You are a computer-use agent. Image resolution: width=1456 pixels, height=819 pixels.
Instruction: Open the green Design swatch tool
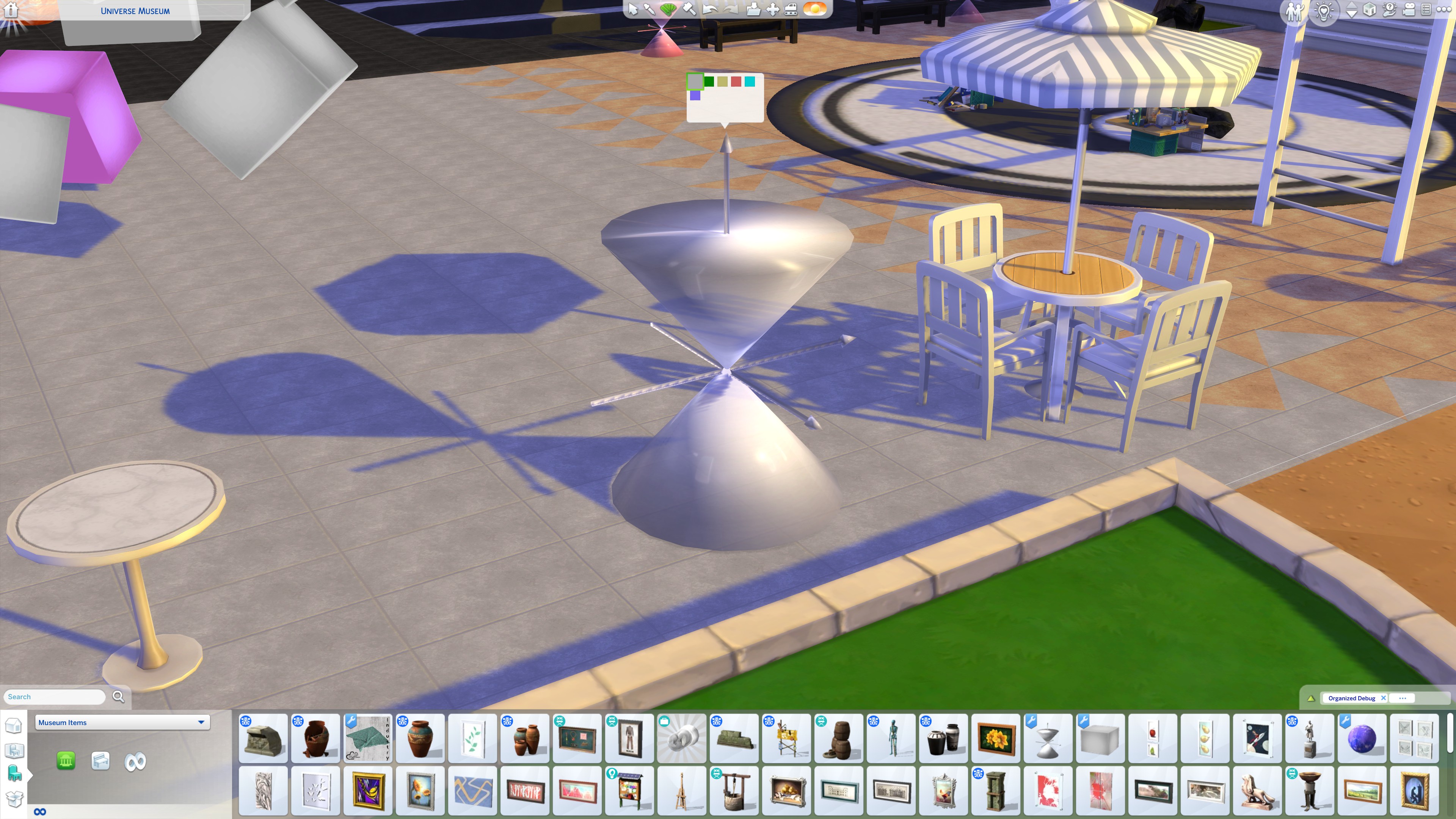click(669, 9)
